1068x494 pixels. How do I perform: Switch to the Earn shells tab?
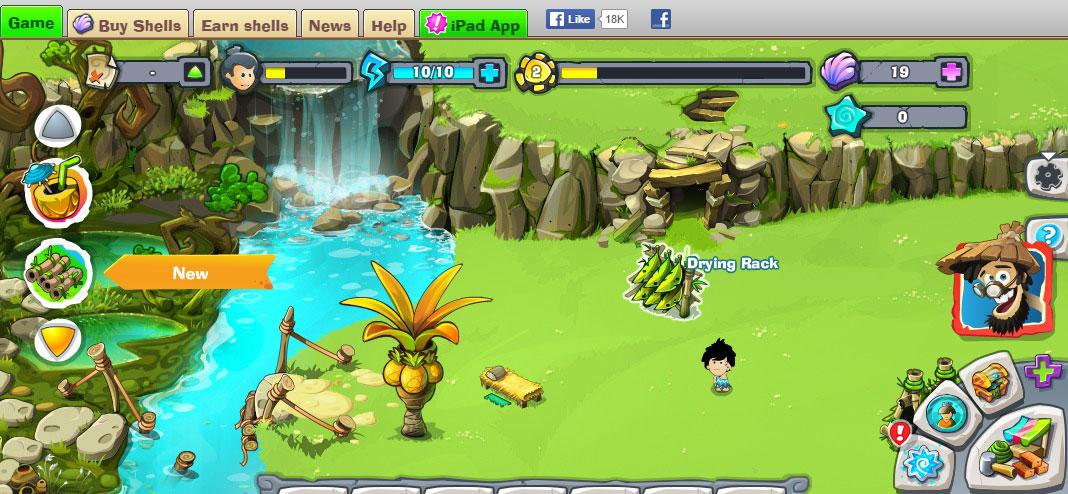244,25
